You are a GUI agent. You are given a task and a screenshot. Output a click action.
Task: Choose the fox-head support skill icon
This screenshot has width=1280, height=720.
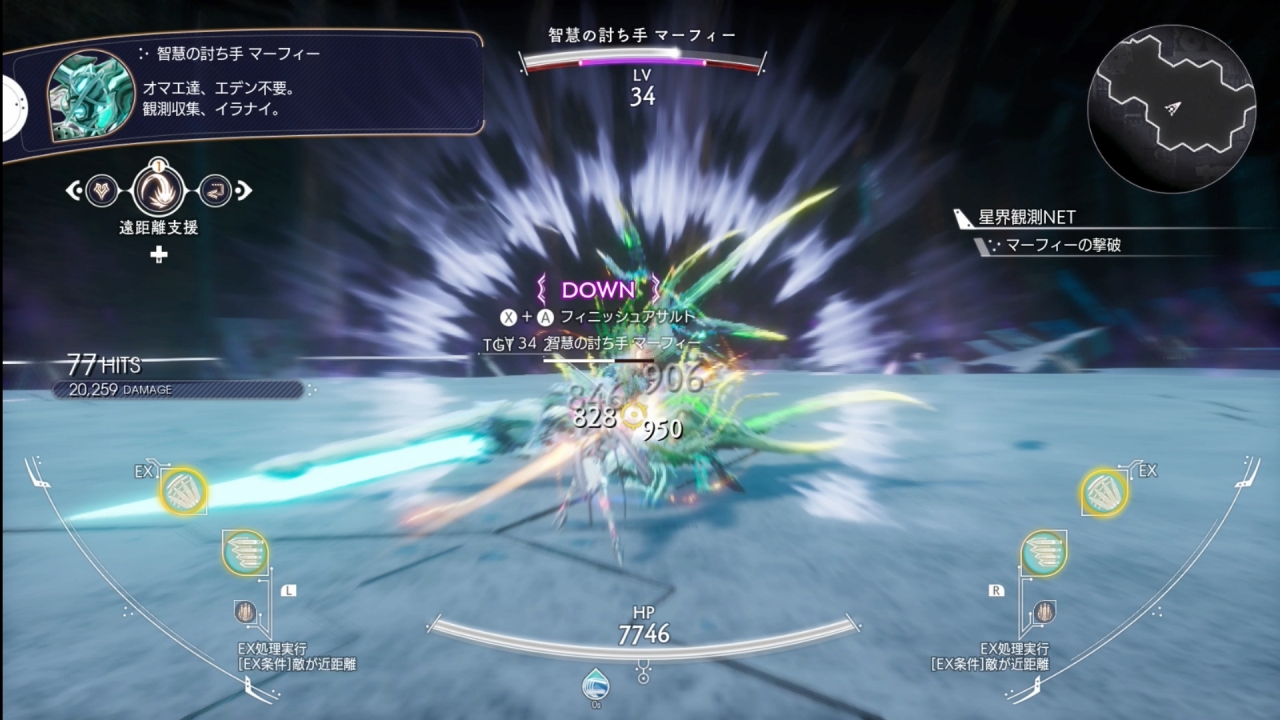point(102,189)
